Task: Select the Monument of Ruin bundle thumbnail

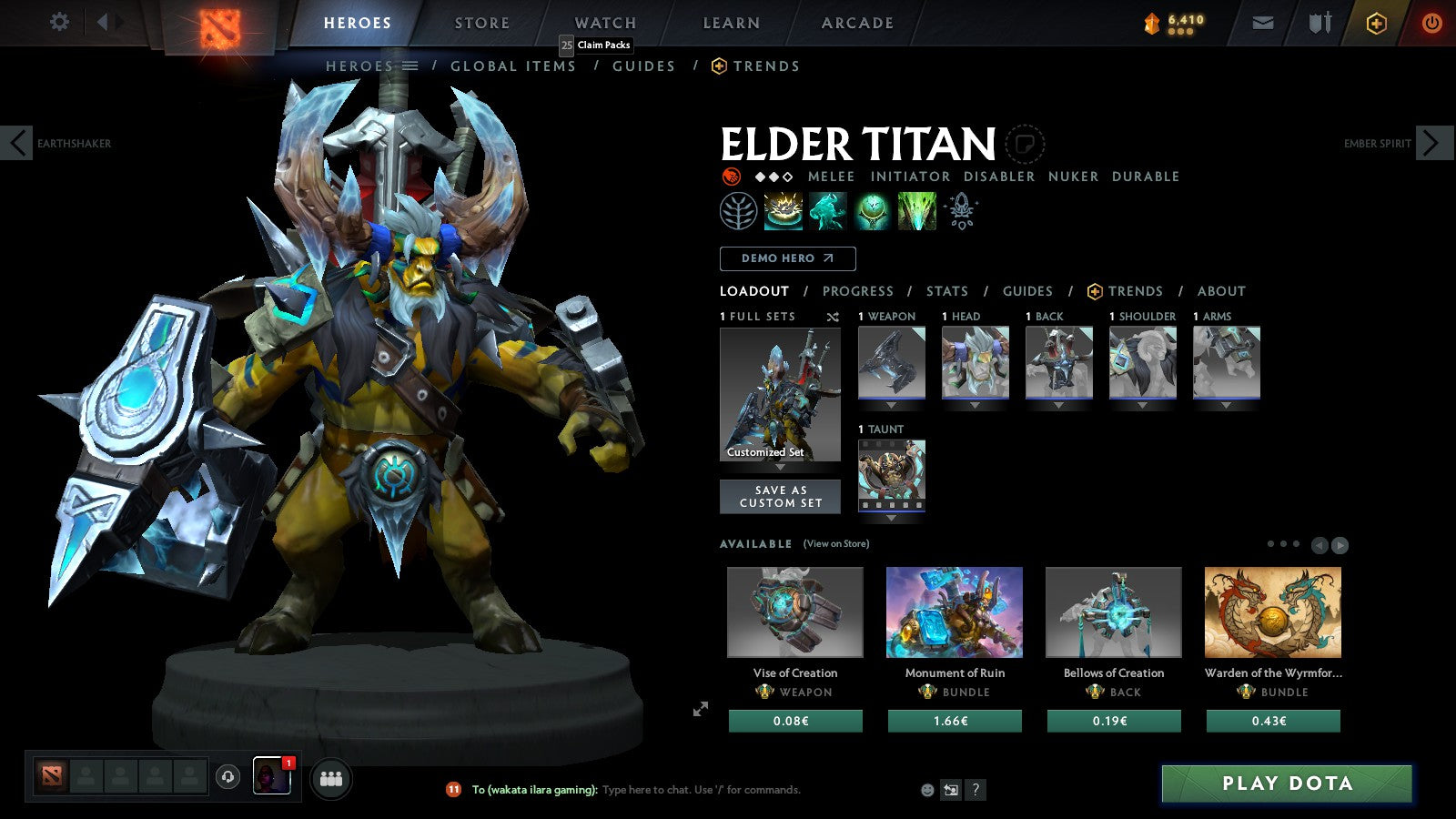Action: pos(954,612)
